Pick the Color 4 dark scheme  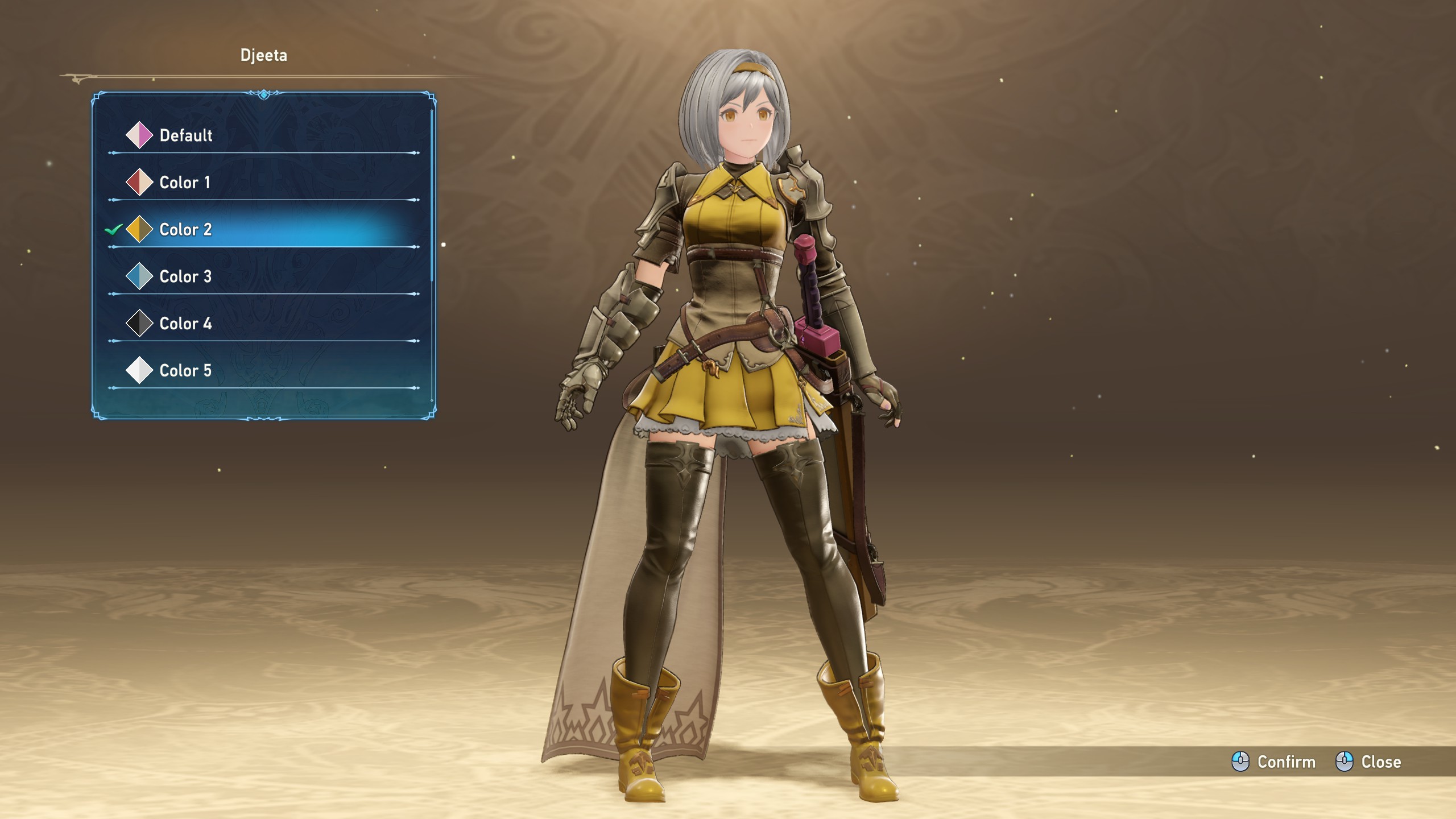pyautogui.click(x=185, y=324)
